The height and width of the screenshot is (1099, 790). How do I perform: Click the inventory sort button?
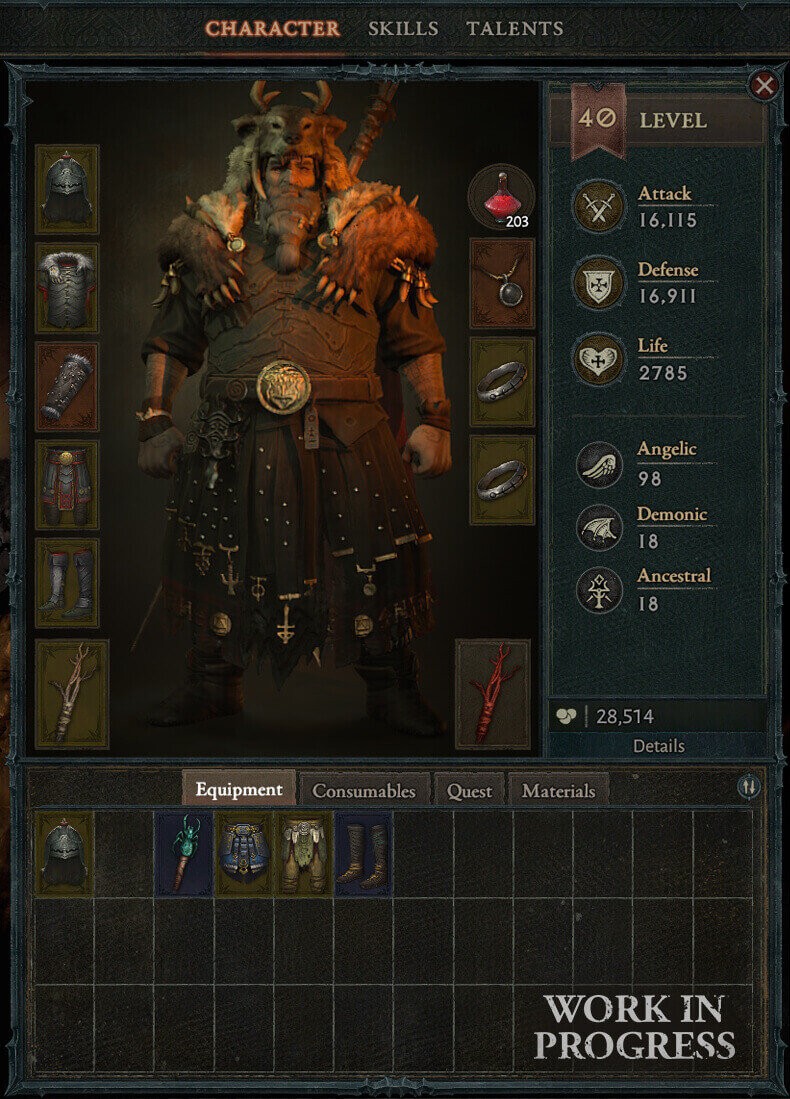click(749, 787)
